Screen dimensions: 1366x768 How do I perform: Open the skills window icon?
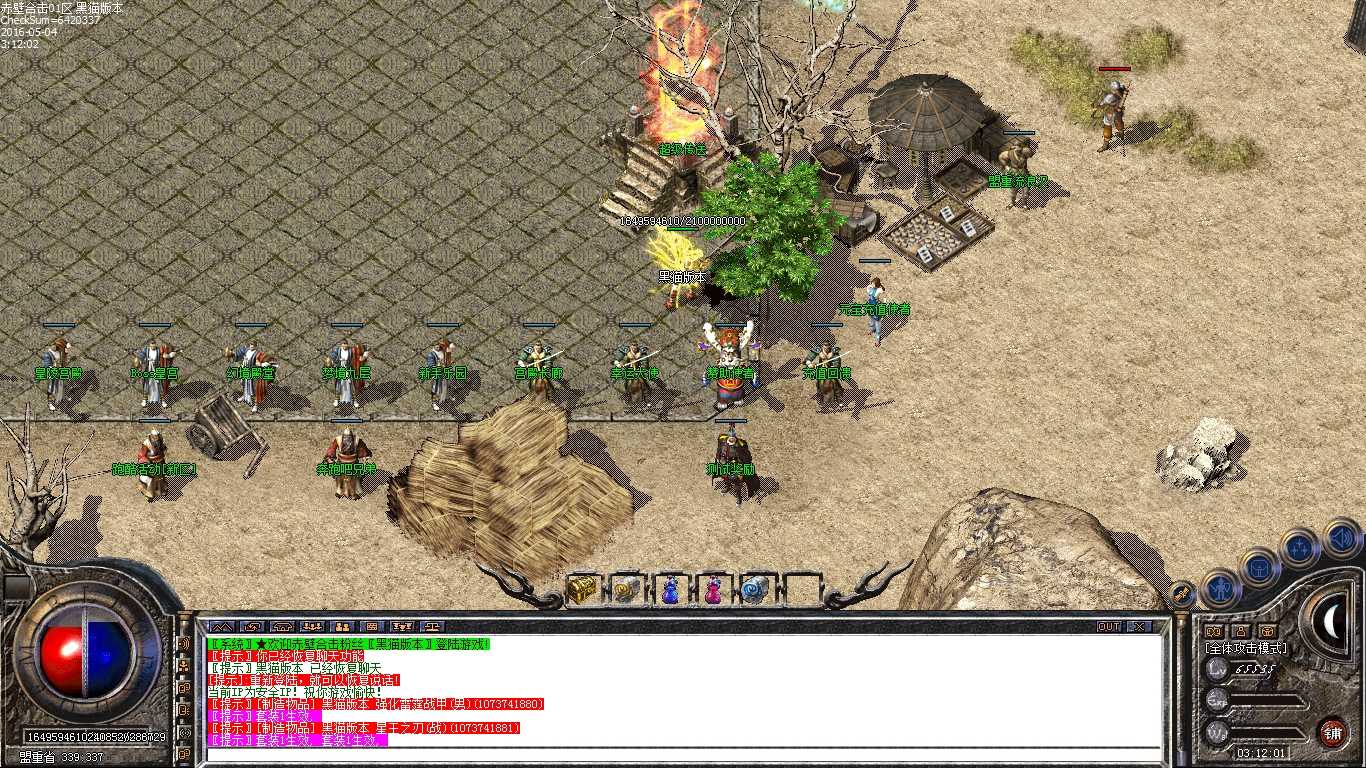click(x=1300, y=546)
